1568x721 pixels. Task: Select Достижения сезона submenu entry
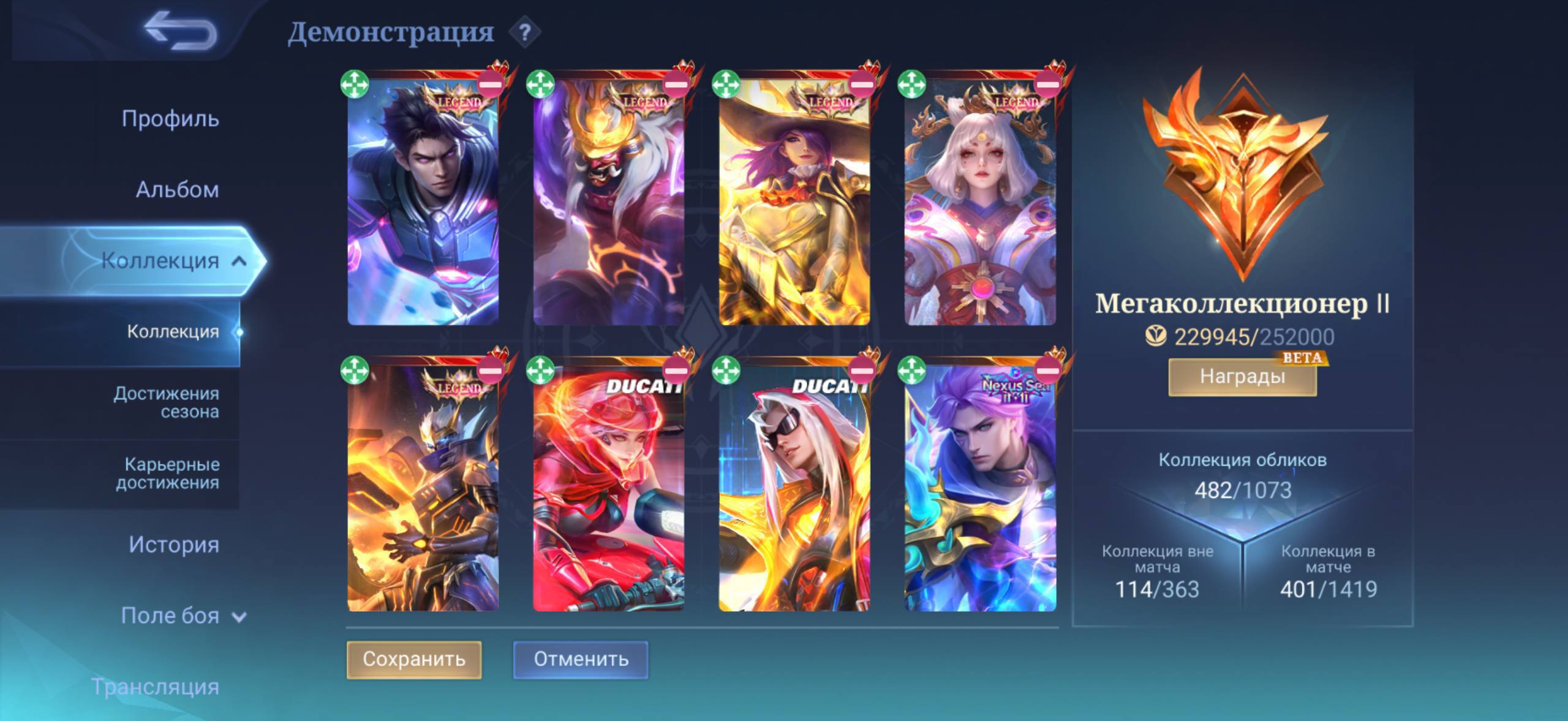166,402
